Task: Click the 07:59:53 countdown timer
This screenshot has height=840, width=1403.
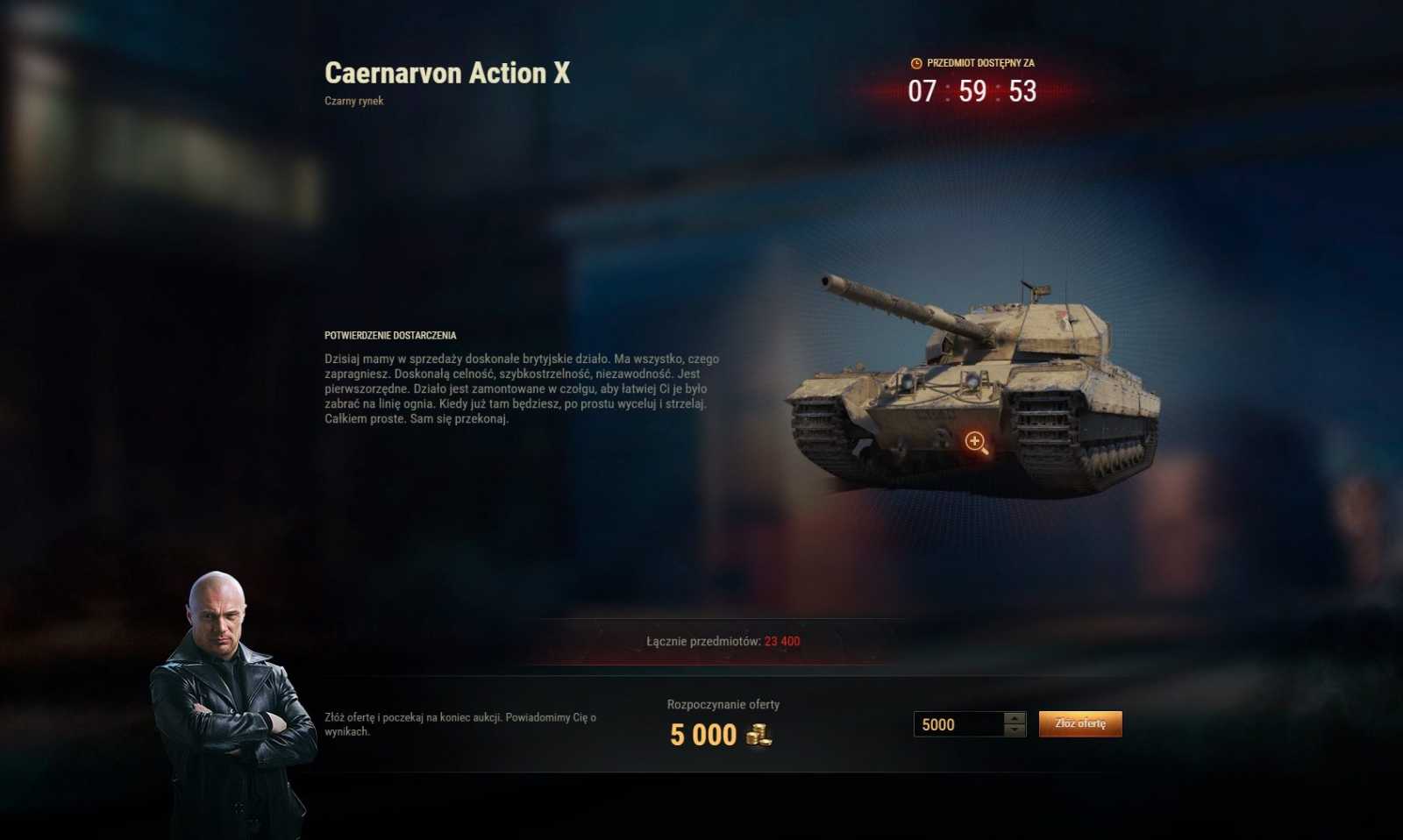Action: pos(972,90)
